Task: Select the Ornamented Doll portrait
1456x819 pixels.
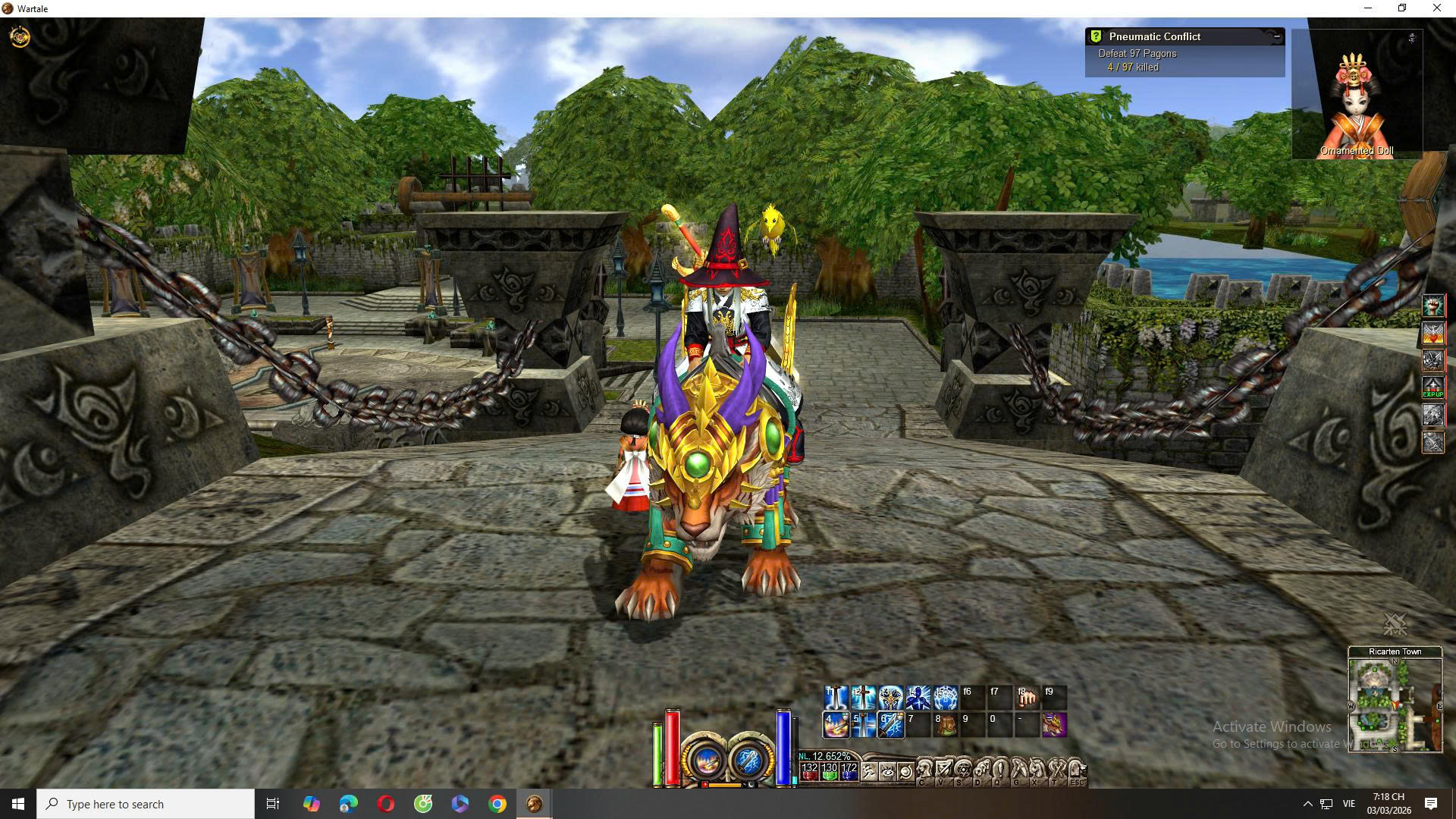Action: pyautogui.click(x=1356, y=95)
